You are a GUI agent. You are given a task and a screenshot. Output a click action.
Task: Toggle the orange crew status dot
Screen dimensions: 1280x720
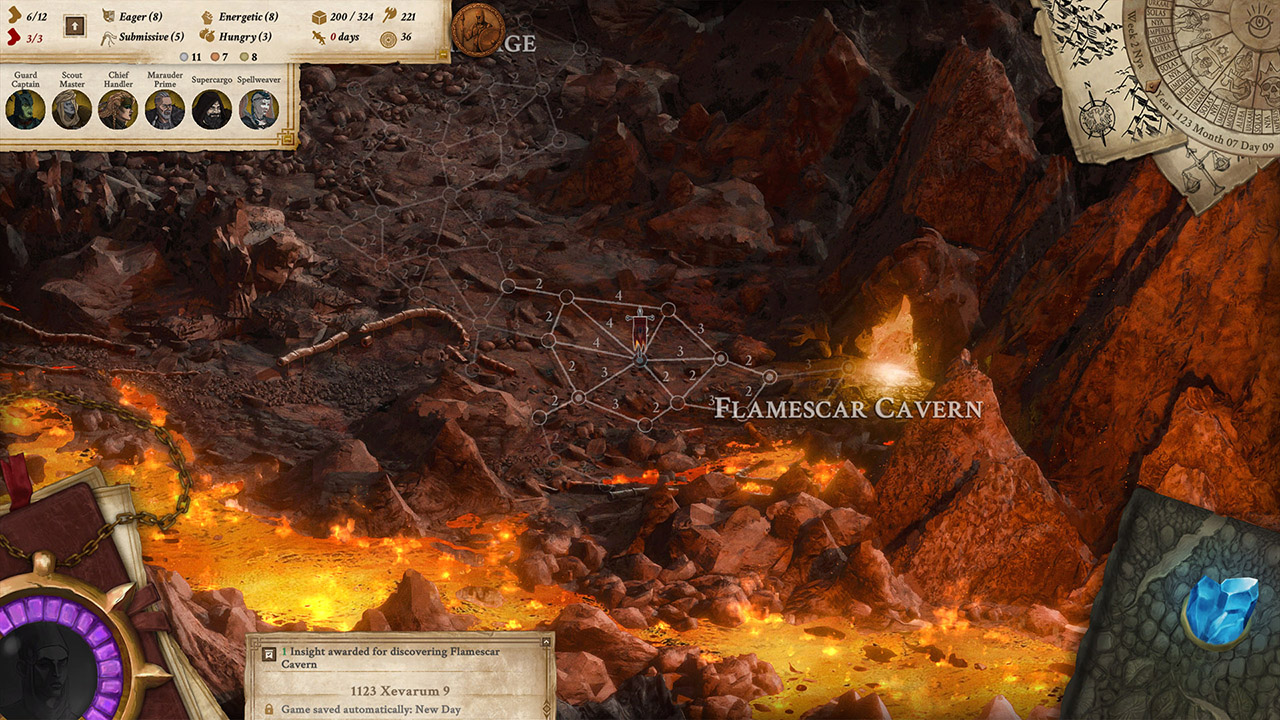(215, 55)
